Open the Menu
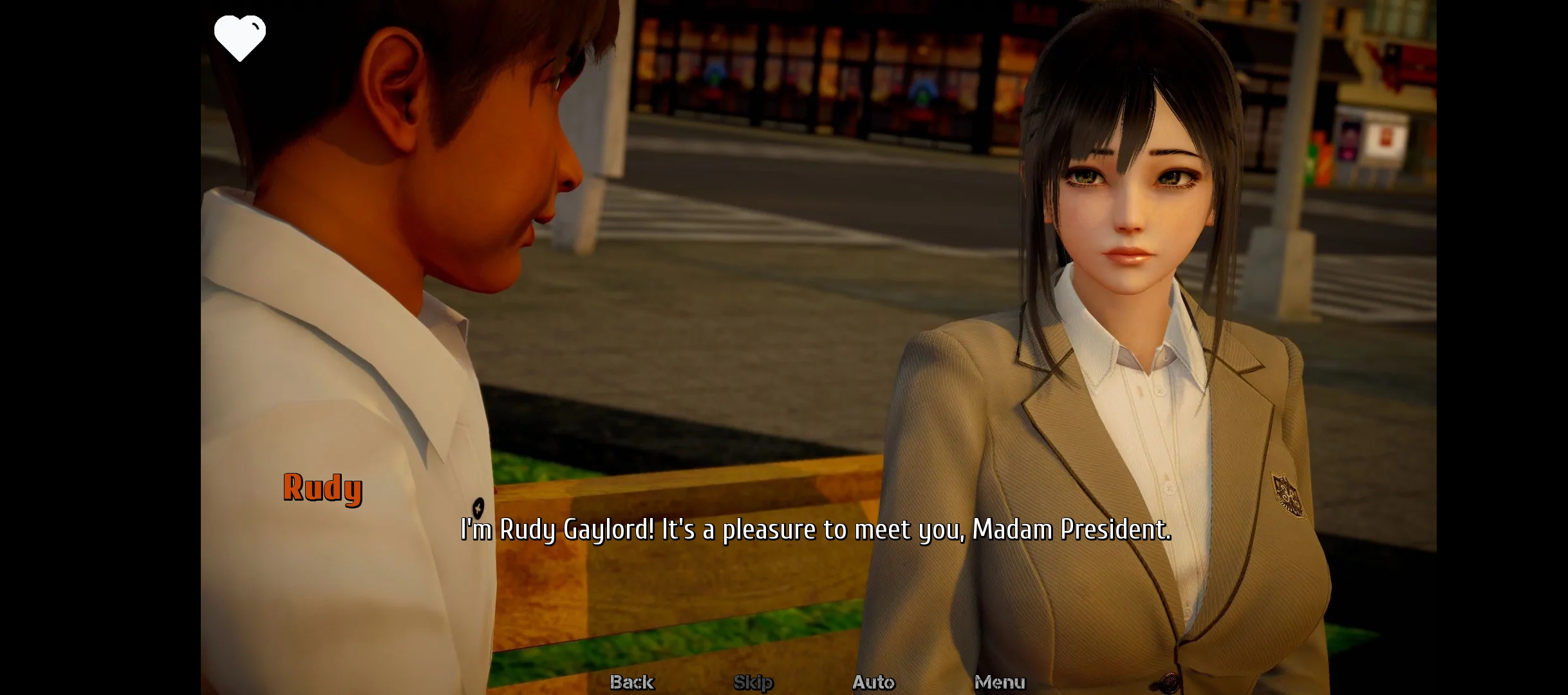The image size is (1568, 695). (999, 681)
